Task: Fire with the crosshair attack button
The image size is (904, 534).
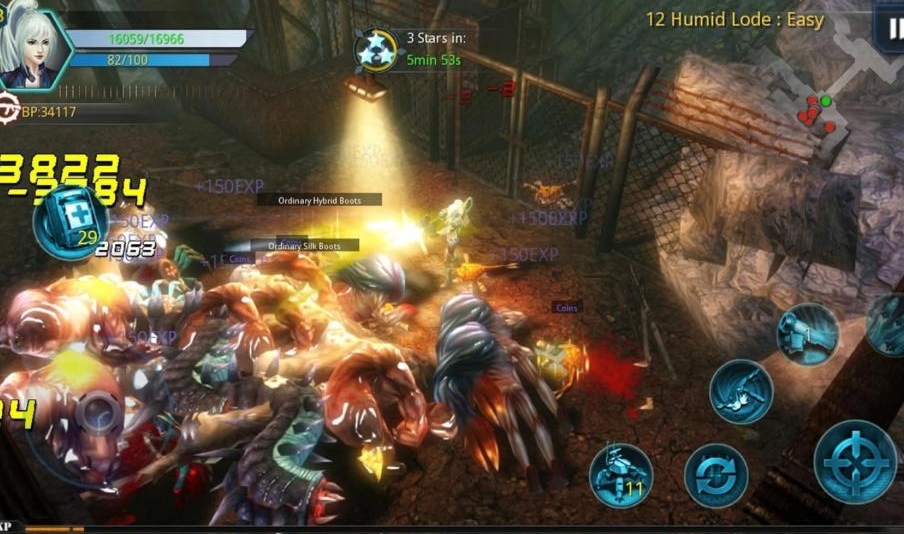Action: pyautogui.click(x=854, y=461)
